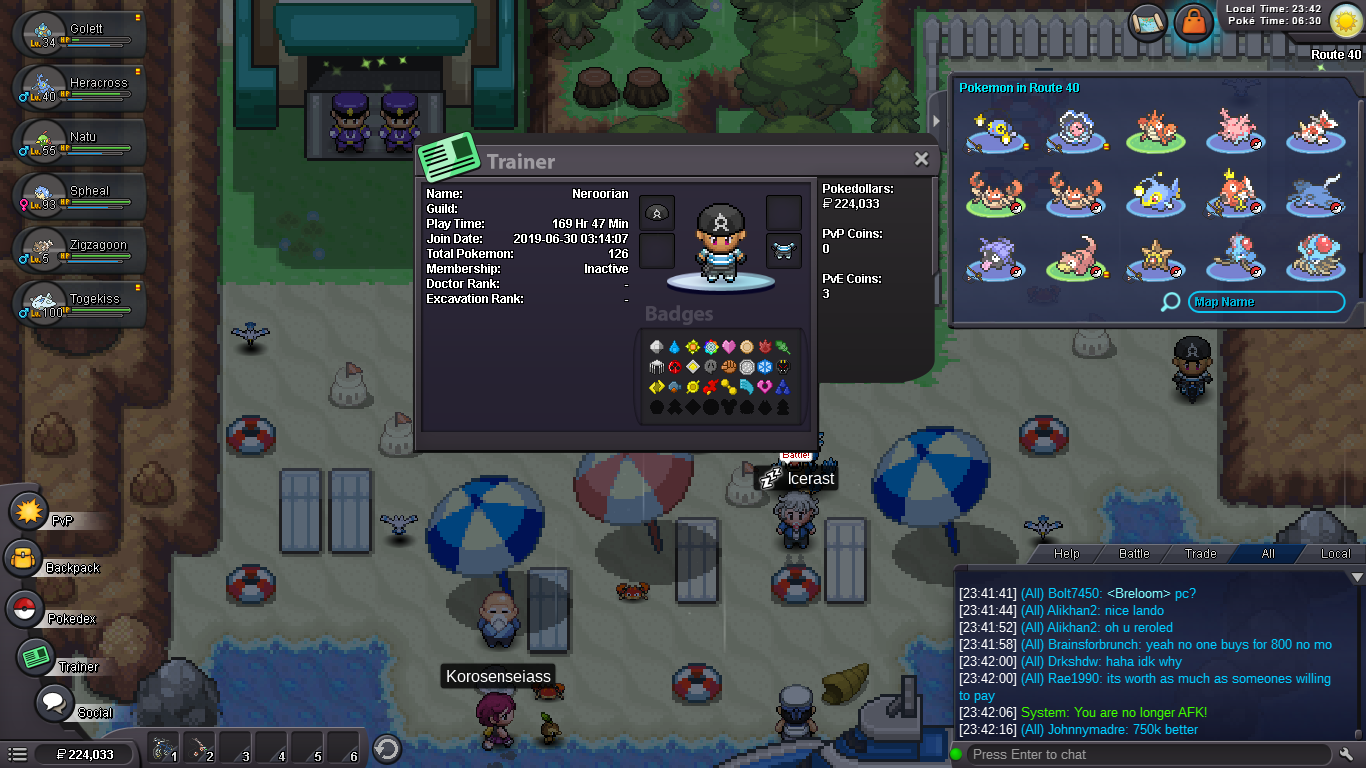Switch chat to the Trade tab

(1201, 553)
